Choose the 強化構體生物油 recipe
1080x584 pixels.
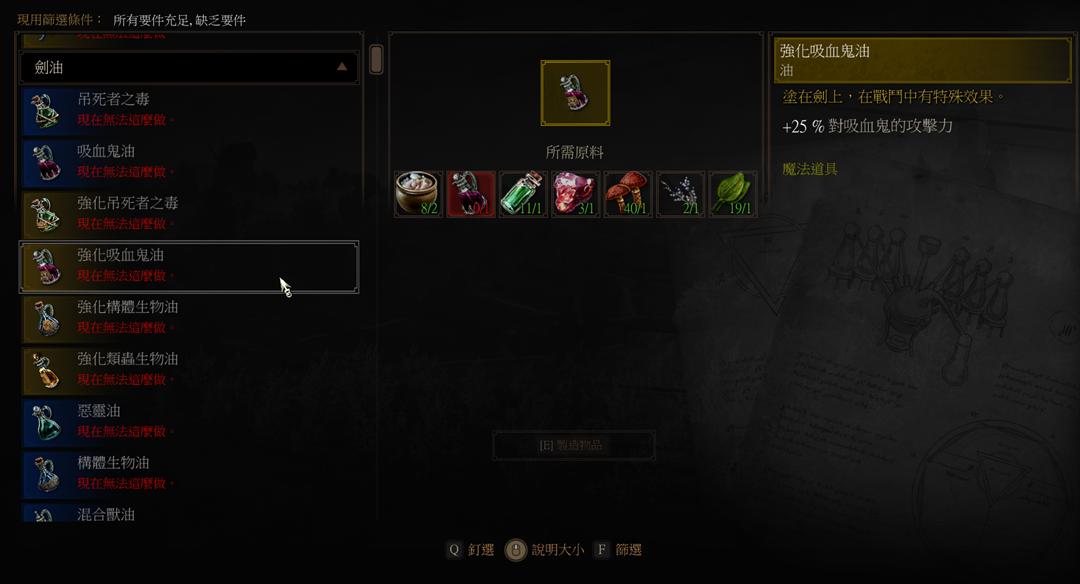tap(189, 318)
